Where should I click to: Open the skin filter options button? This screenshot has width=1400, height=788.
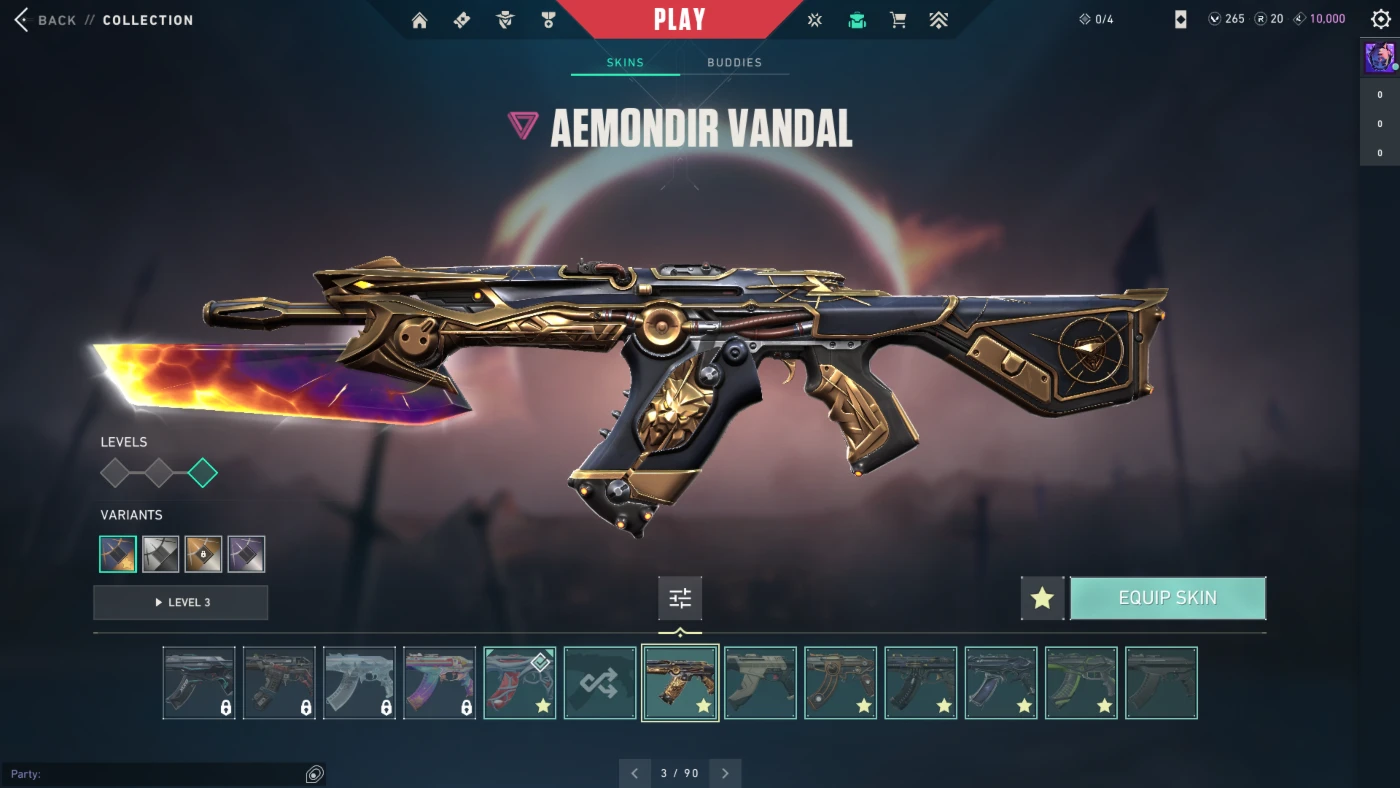(x=680, y=598)
